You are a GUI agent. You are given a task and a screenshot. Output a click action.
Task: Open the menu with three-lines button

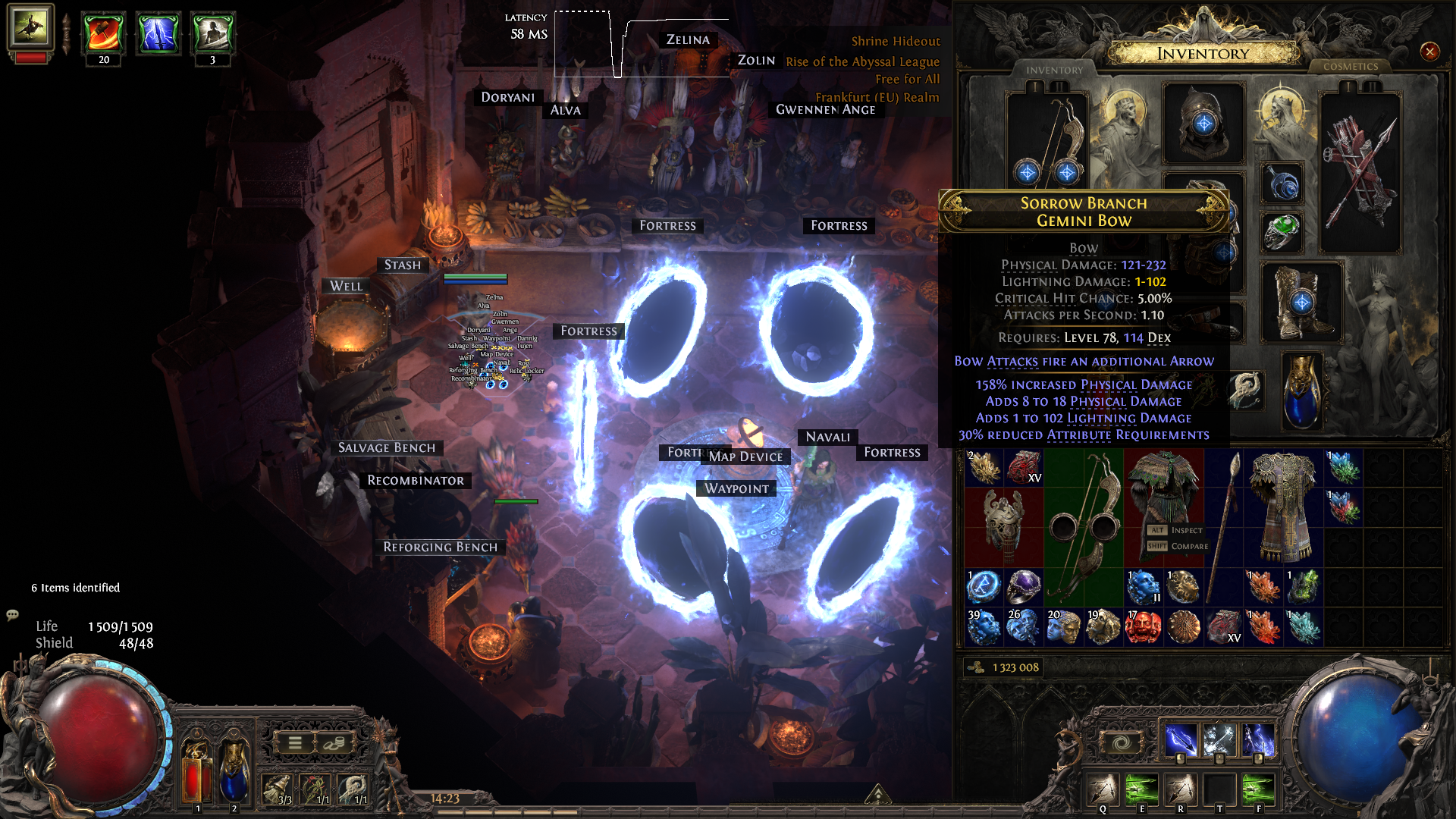pyautogui.click(x=295, y=743)
